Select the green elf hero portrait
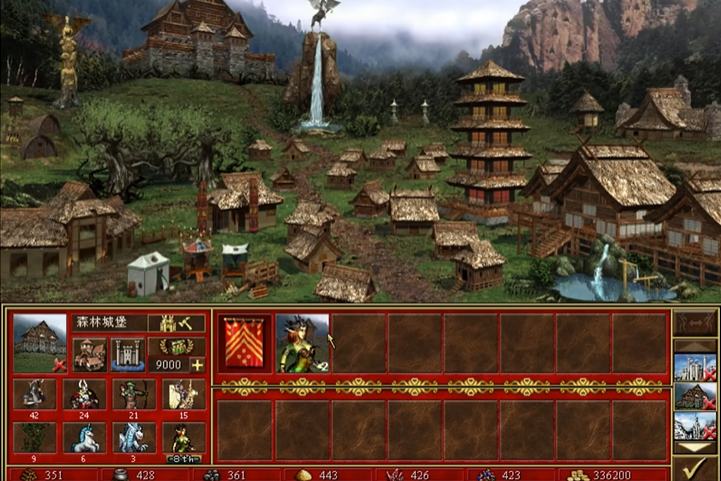Screen dimensions: 721x481 tap(301, 342)
